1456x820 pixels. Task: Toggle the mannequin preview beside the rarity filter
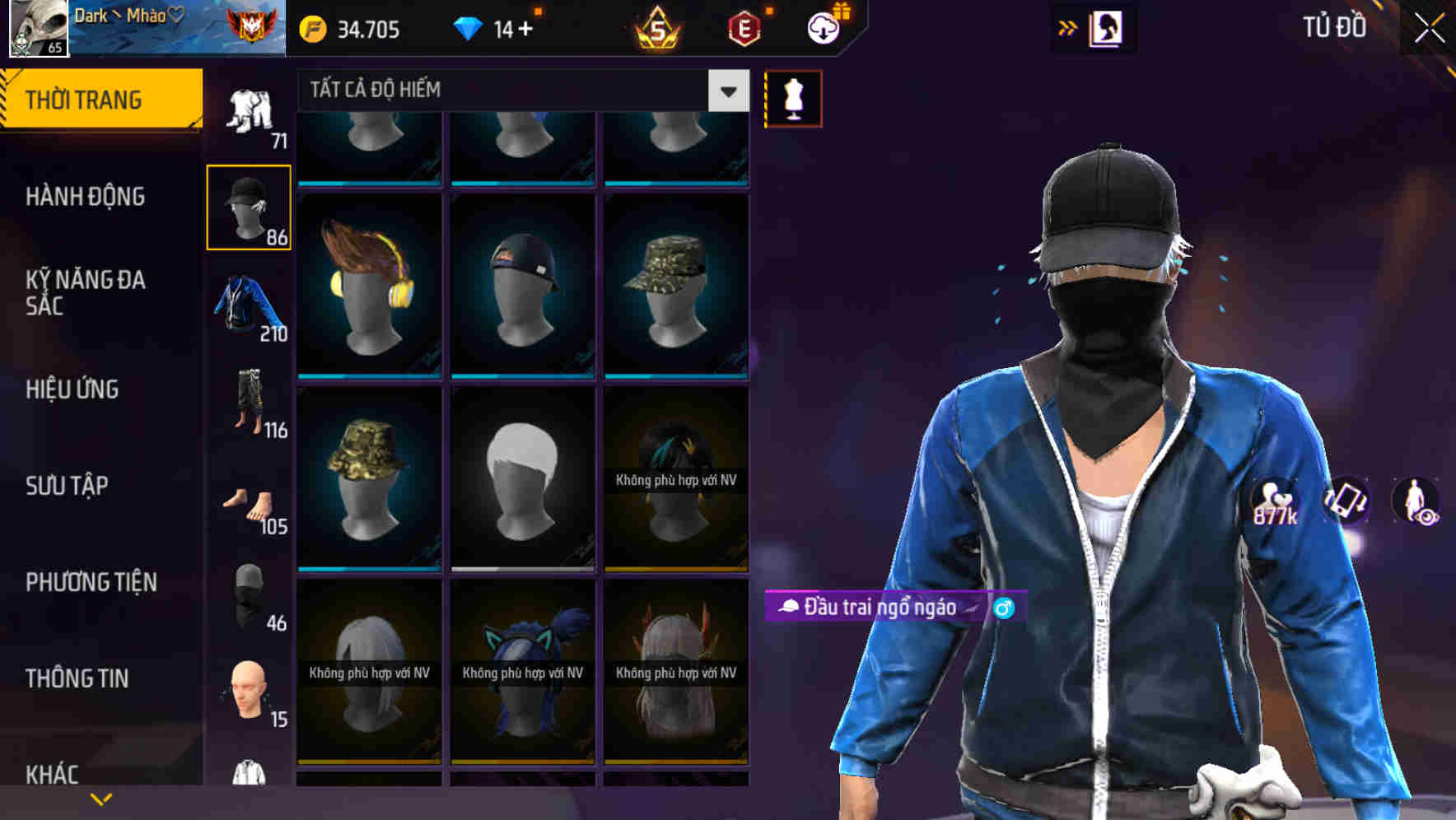point(792,97)
